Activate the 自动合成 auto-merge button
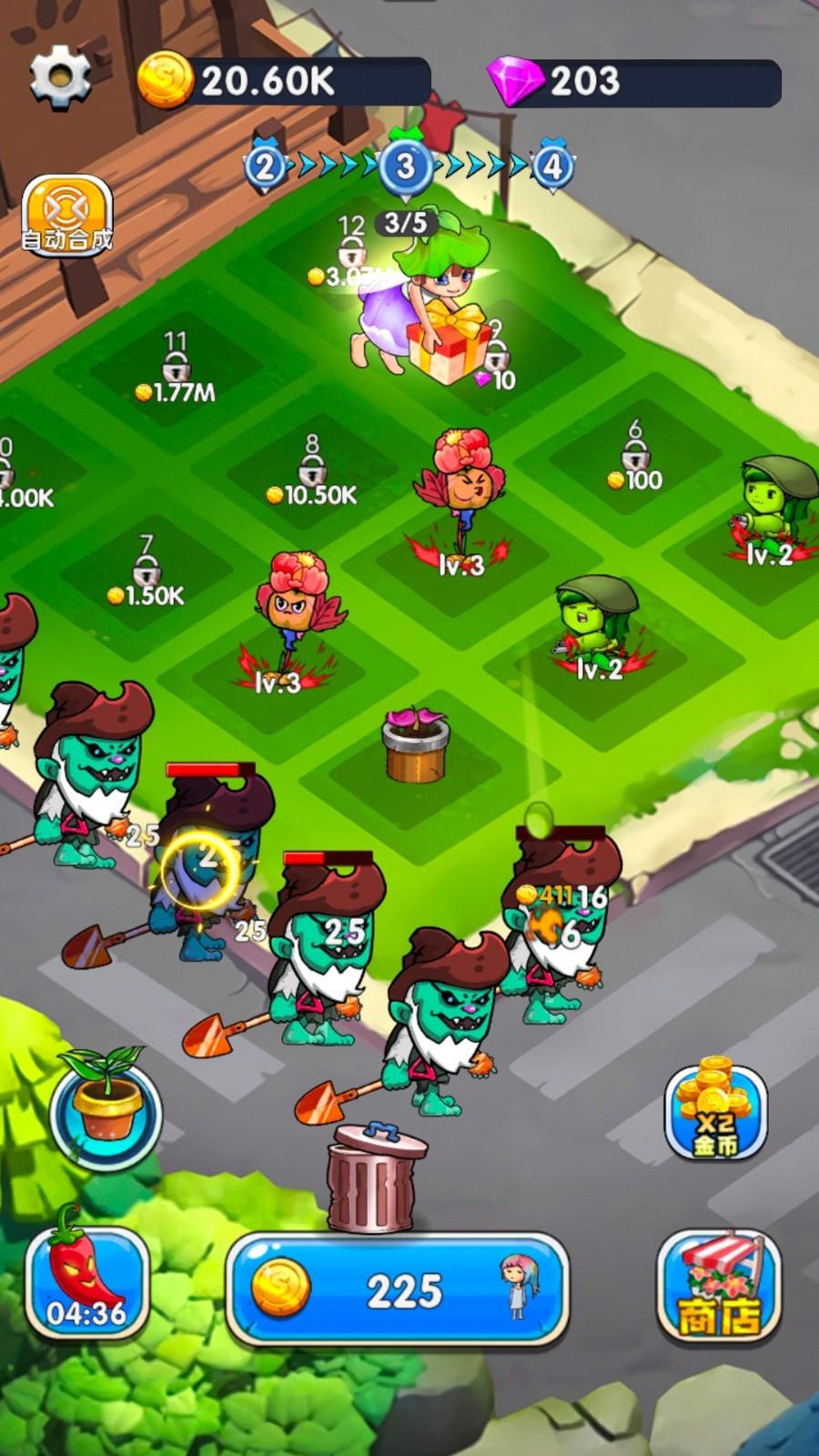The width and height of the screenshot is (819, 1456). pyautogui.click(x=67, y=217)
